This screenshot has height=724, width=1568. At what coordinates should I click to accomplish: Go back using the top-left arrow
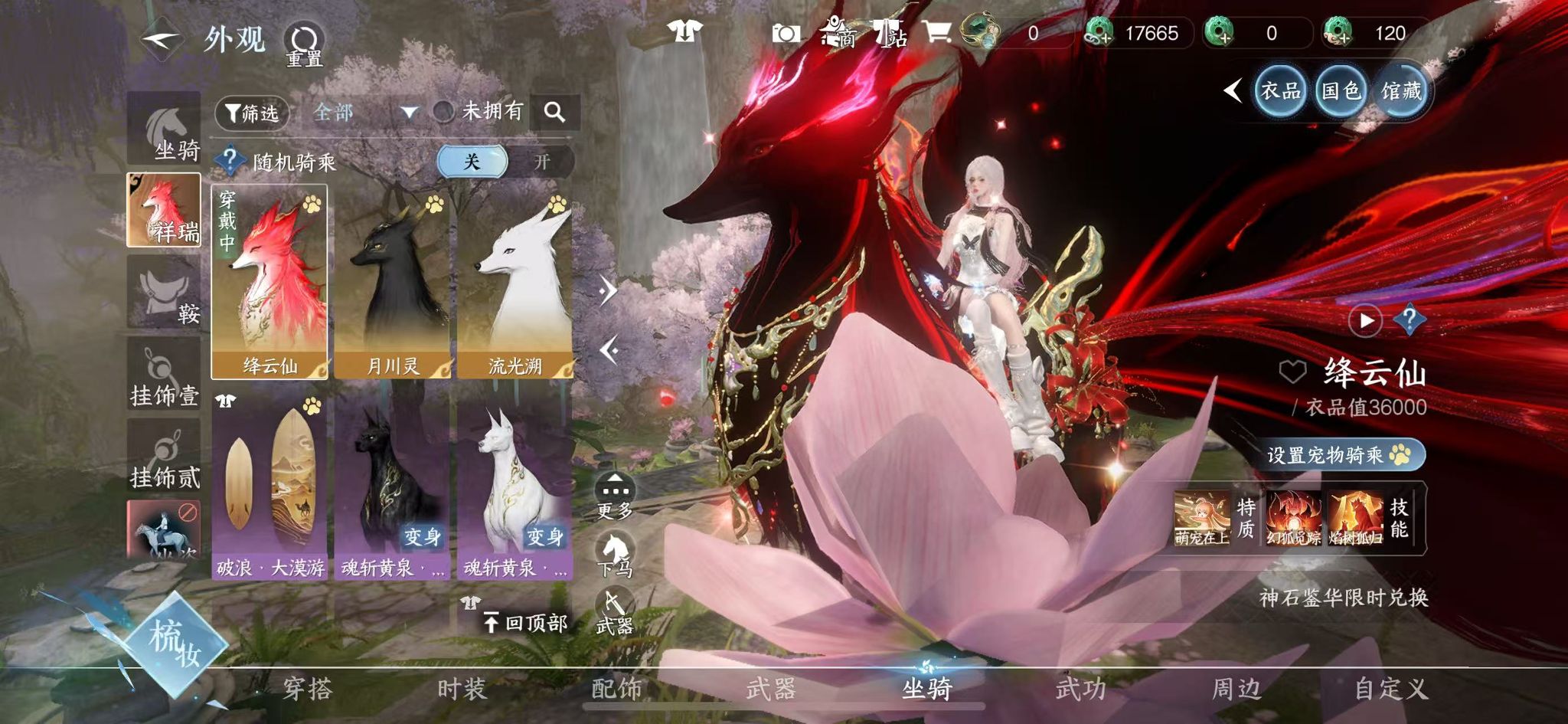pyautogui.click(x=161, y=38)
